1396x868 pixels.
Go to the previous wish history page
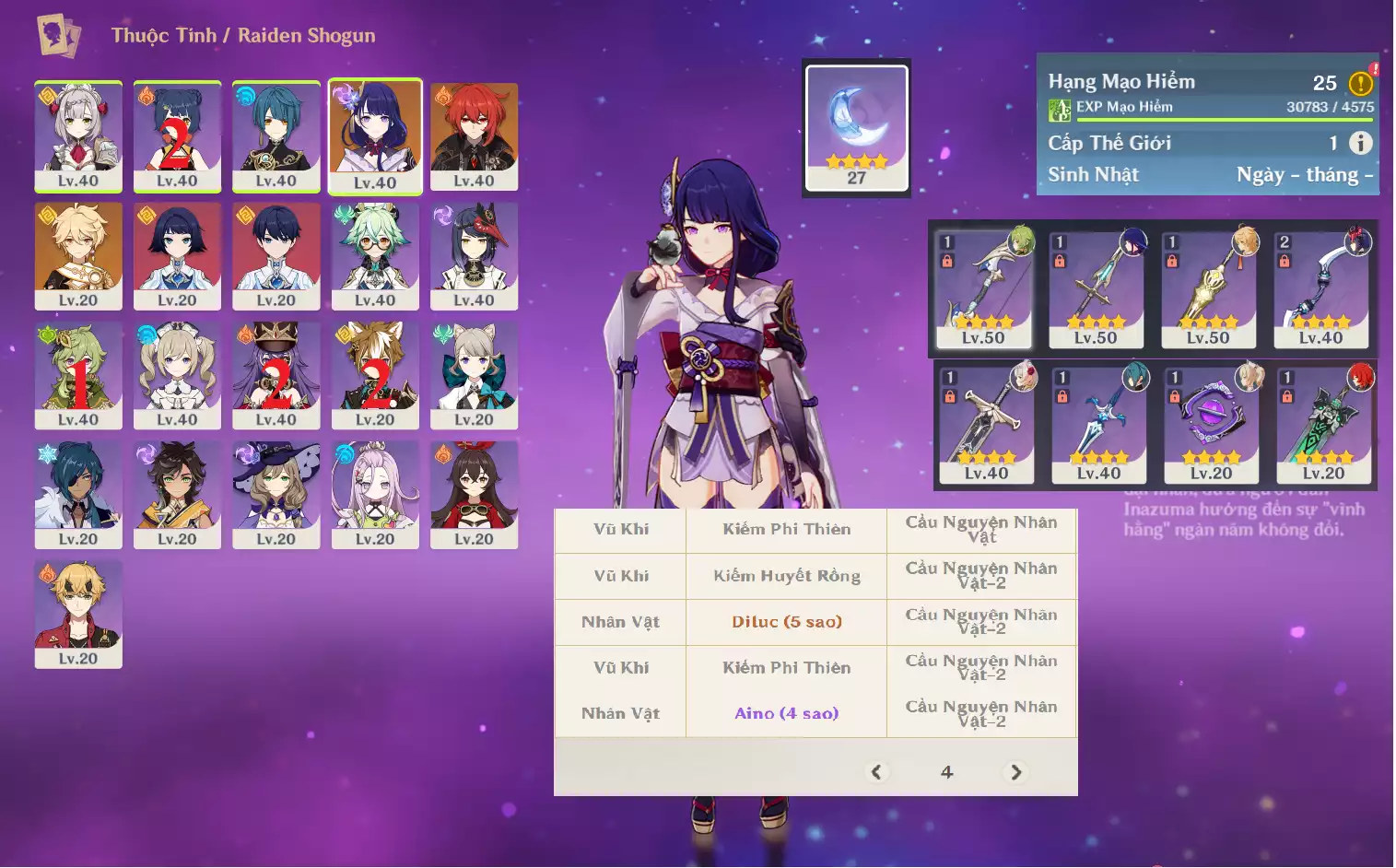876,772
